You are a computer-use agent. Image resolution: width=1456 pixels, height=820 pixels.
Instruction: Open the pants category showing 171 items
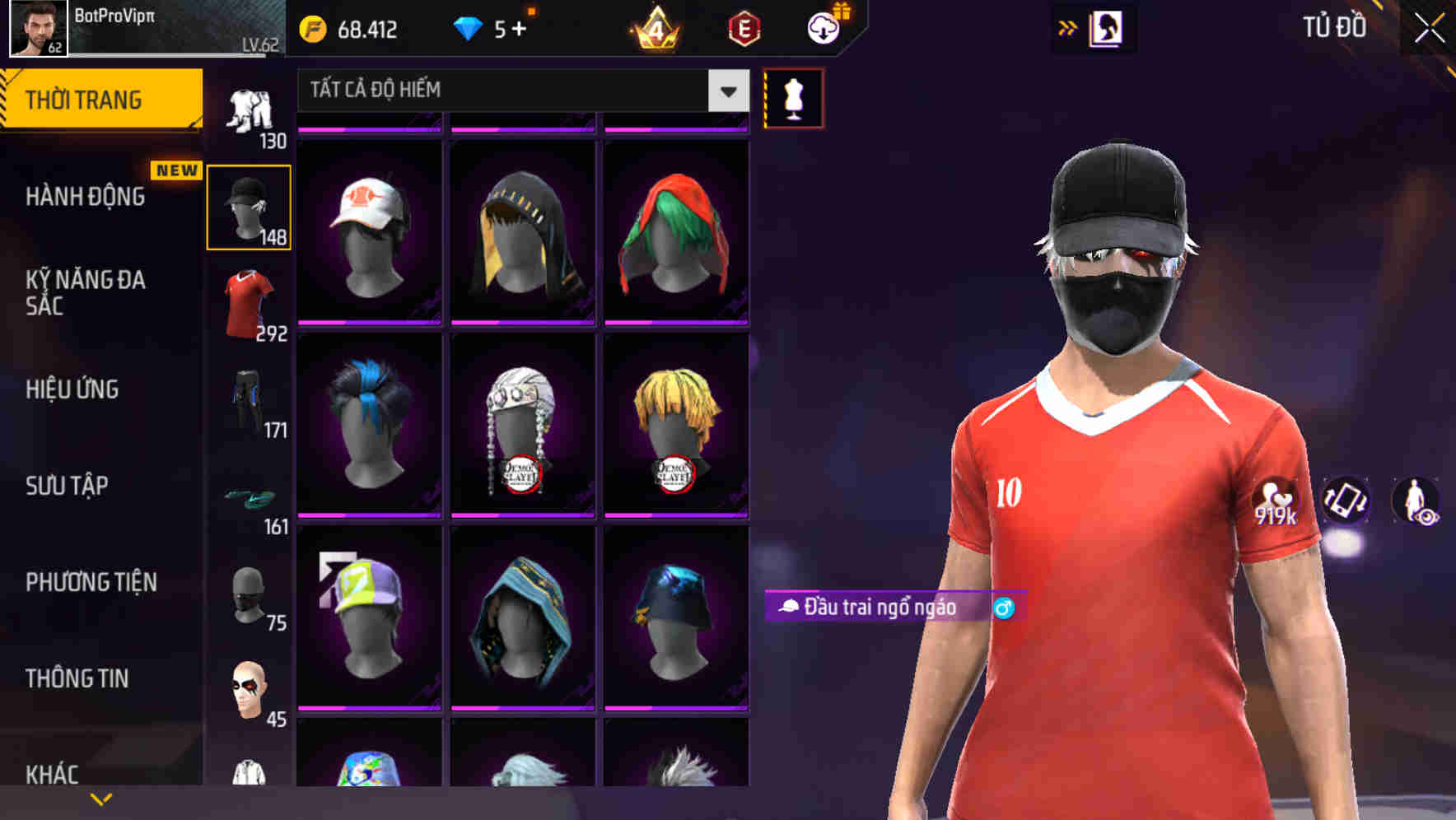[247, 395]
